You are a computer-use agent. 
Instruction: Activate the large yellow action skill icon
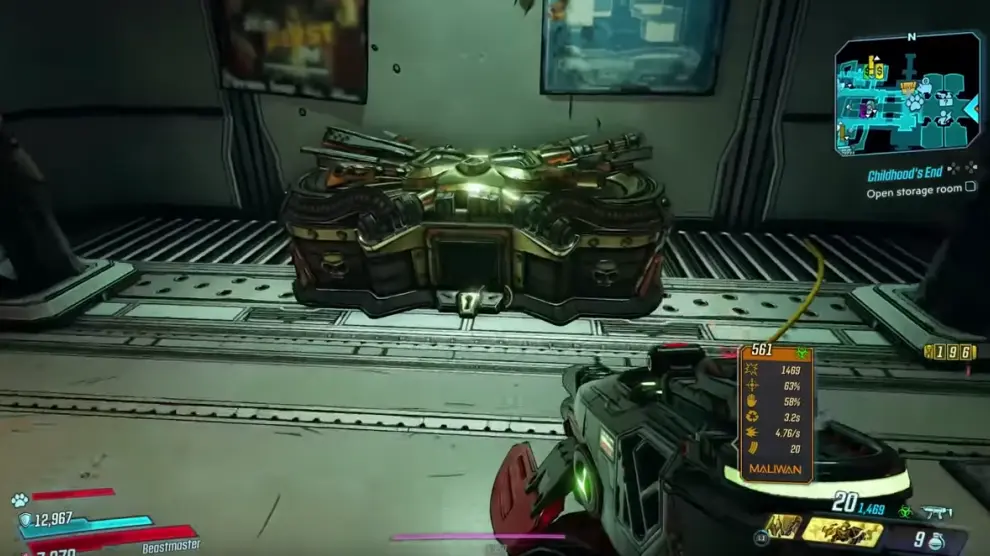(842, 531)
